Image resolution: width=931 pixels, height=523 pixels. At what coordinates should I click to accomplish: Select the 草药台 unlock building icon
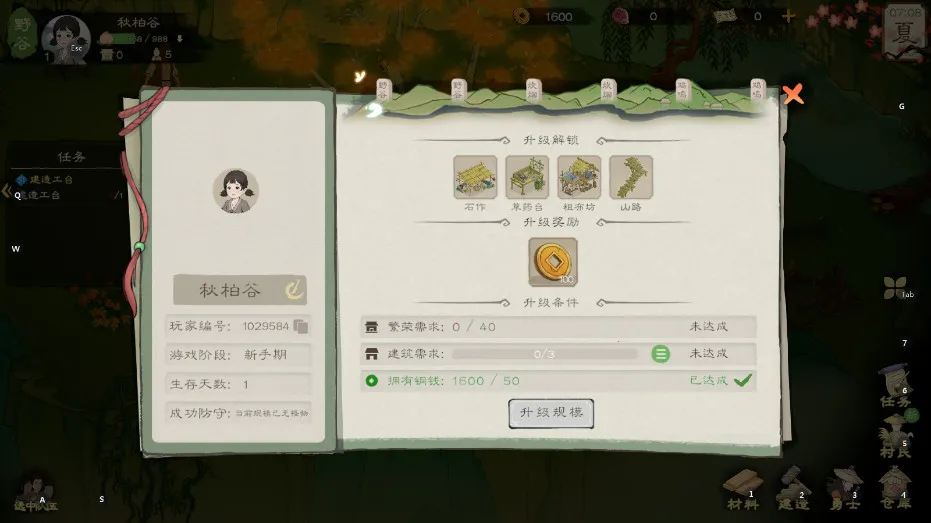tap(527, 177)
